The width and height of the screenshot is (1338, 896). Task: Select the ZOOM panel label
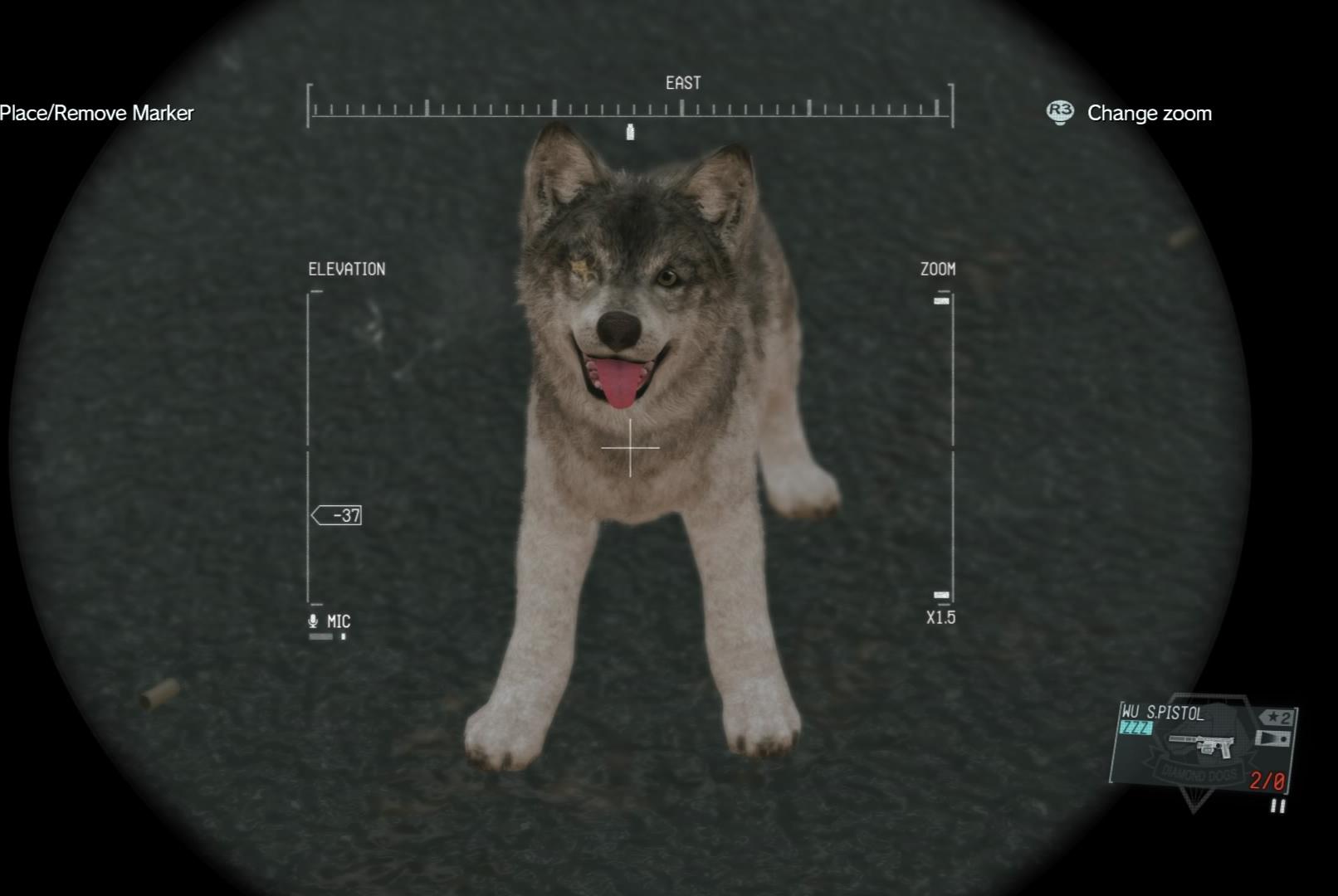tap(937, 268)
